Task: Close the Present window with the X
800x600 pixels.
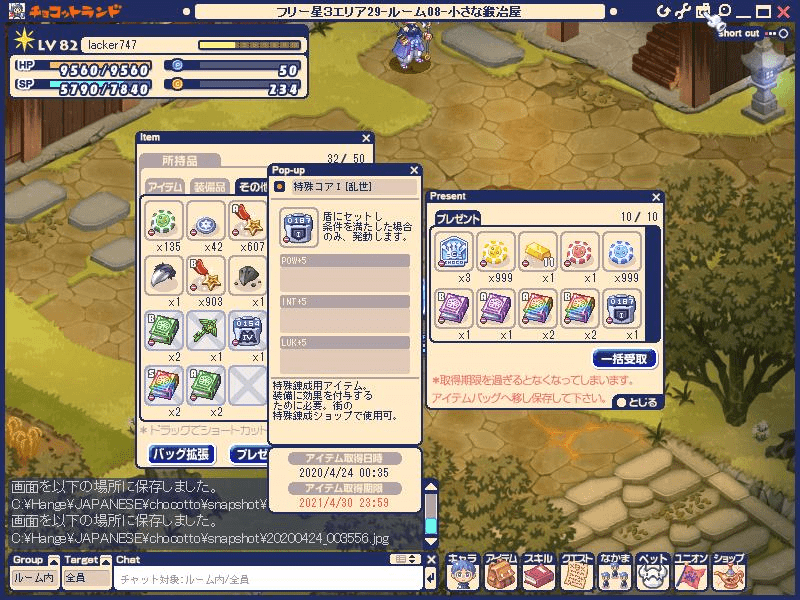Action: click(x=656, y=197)
